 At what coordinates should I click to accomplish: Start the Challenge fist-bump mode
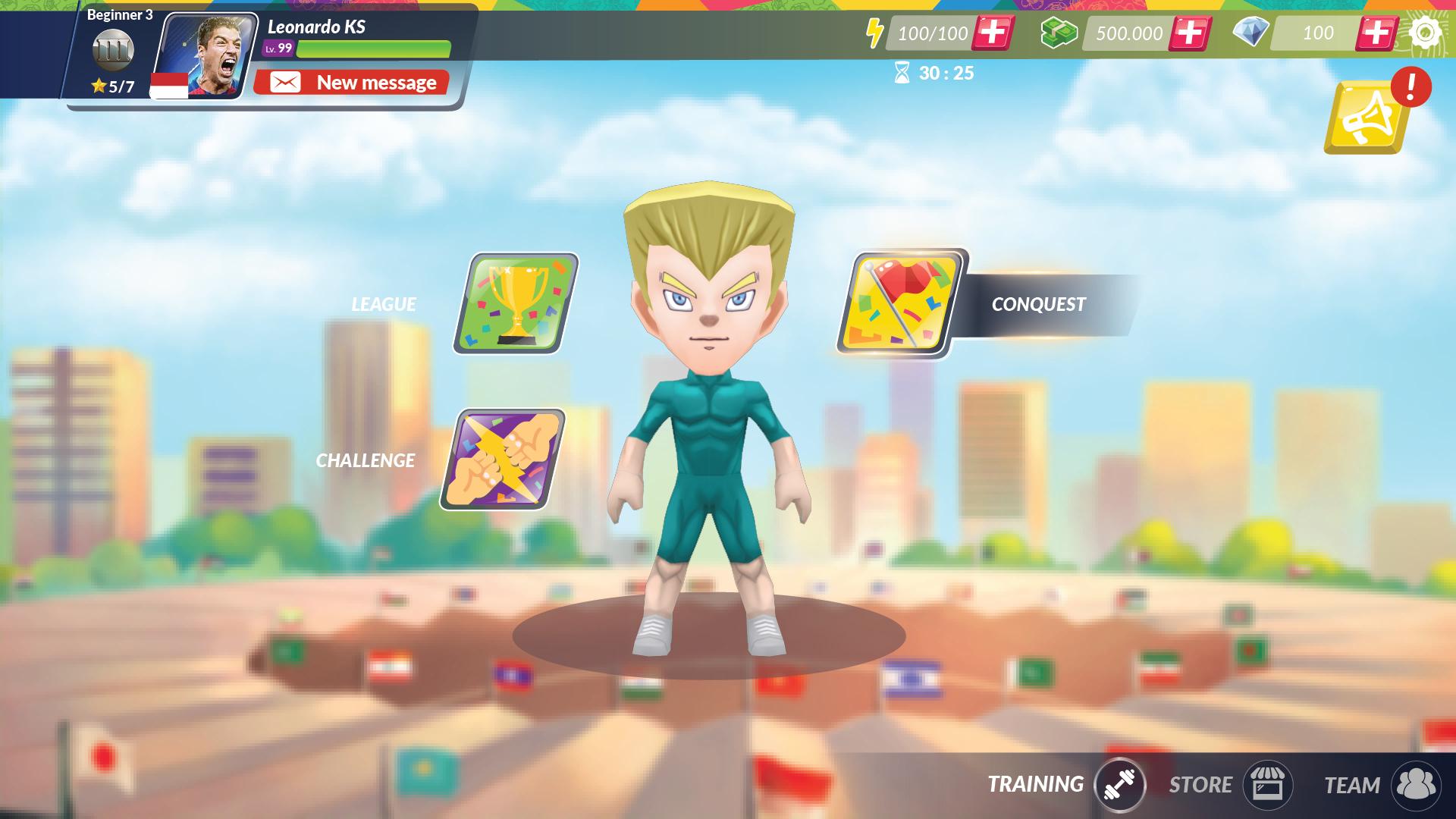click(503, 460)
